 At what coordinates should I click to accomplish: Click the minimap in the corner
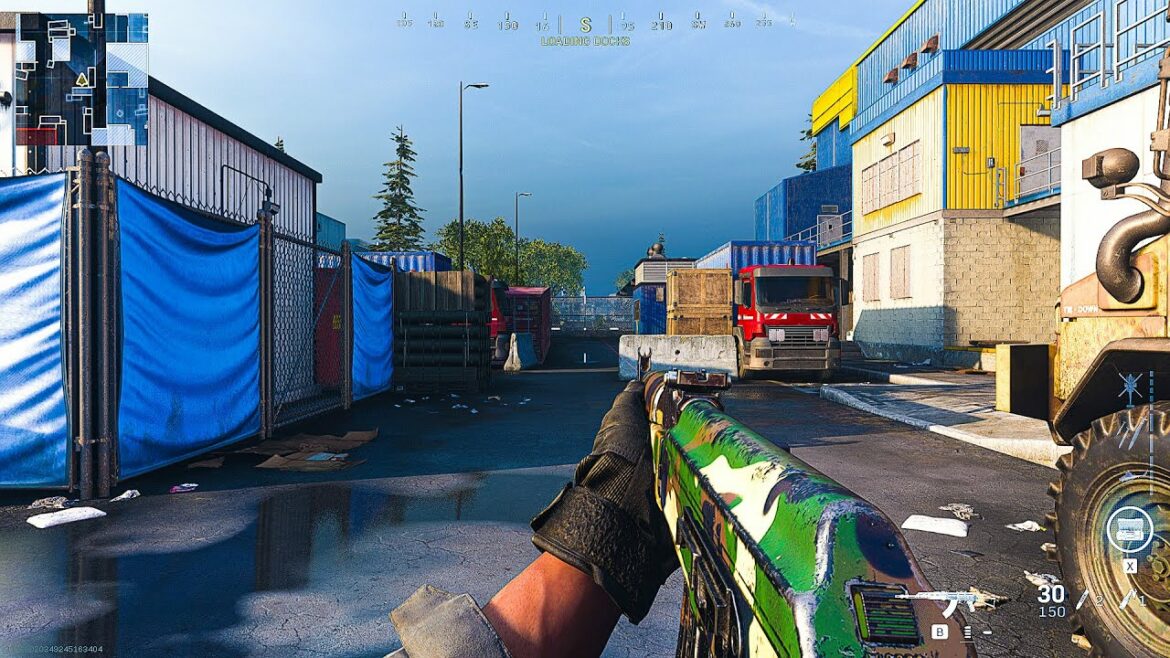[x=81, y=80]
